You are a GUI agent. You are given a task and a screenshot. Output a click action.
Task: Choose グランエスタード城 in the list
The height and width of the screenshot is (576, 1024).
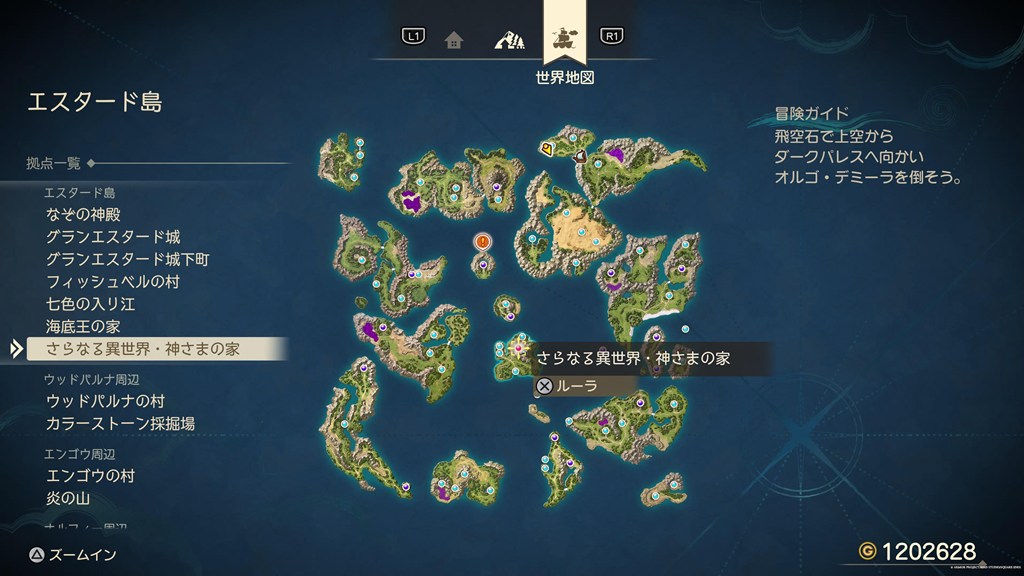point(112,237)
